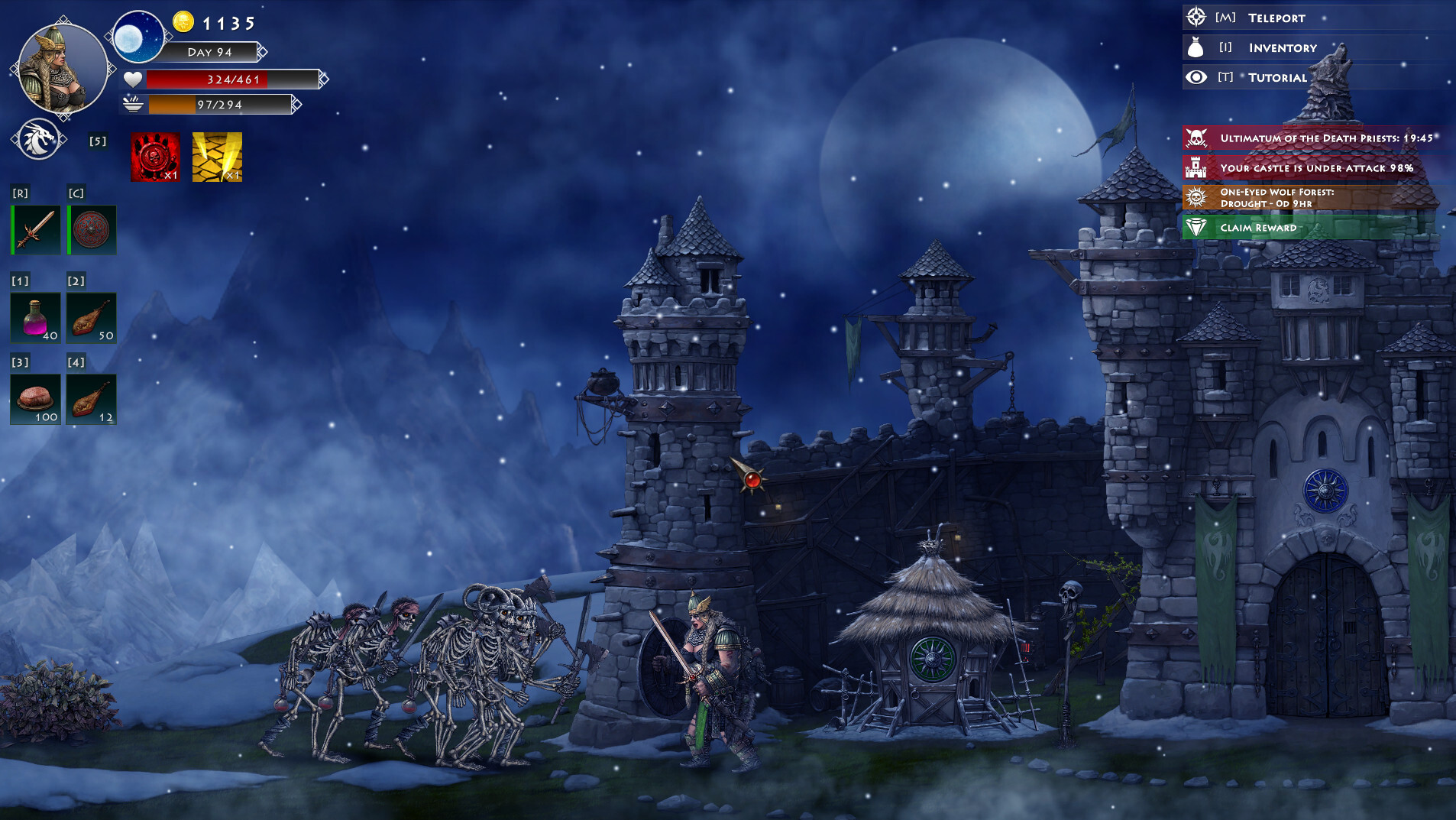The height and width of the screenshot is (820, 1456).
Task: Select the shield in the [C] slot
Action: 91,229
